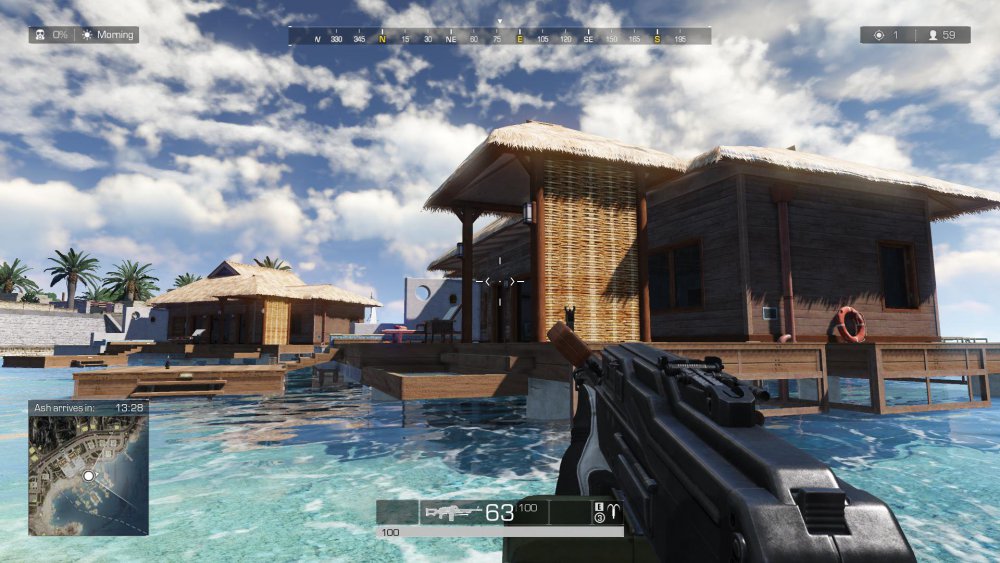1000x563 pixels.
Task: Click the remaining players icon
Action: click(x=933, y=35)
